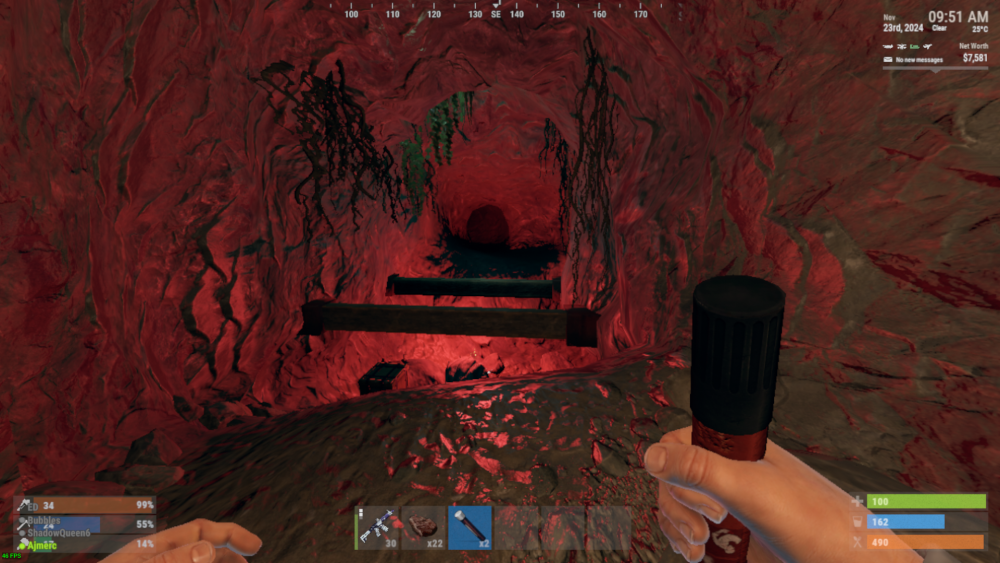Choose the highlighted flare slot with x2

pos(469,527)
